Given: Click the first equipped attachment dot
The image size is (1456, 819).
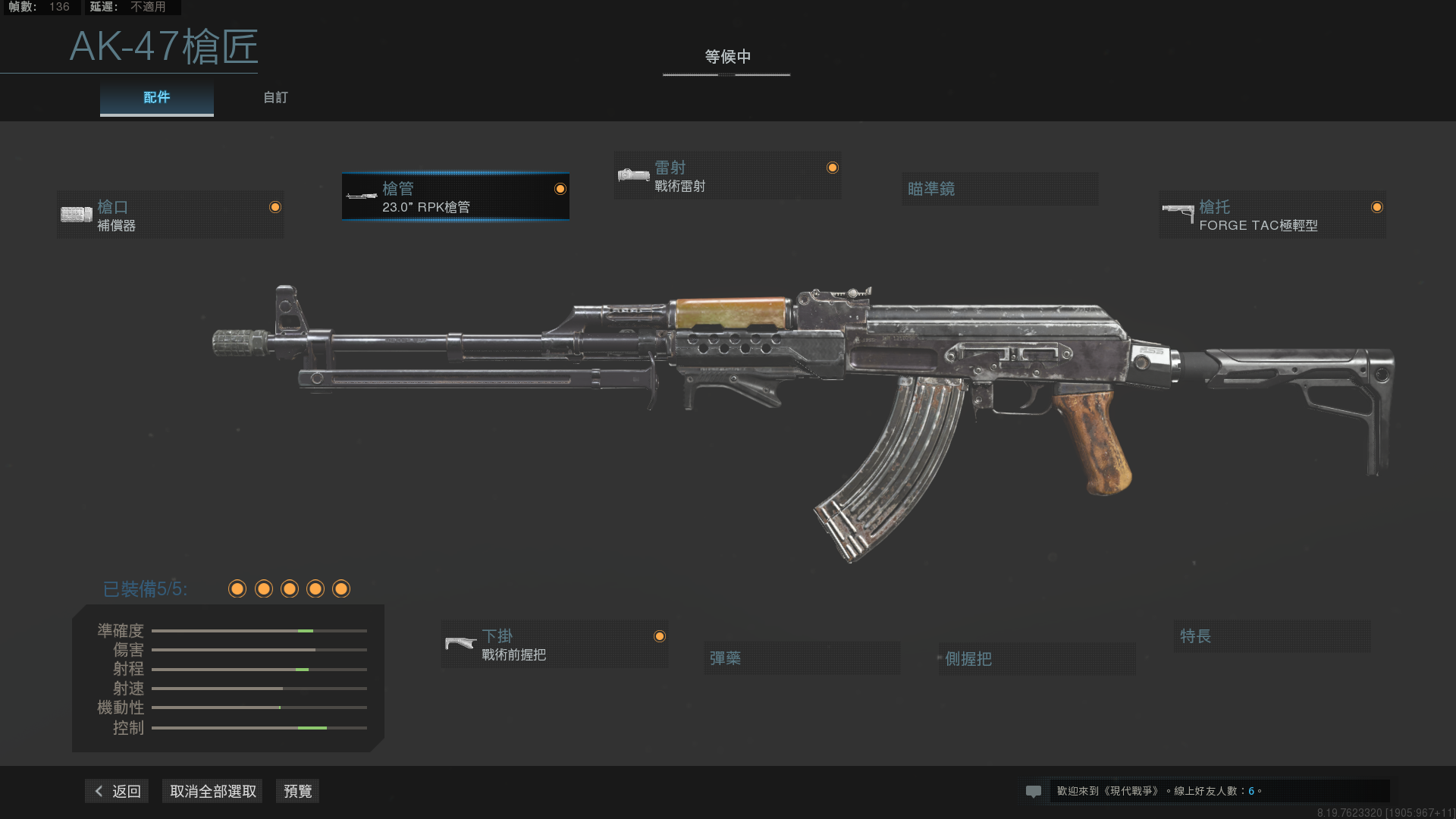Looking at the screenshot, I should point(237,589).
